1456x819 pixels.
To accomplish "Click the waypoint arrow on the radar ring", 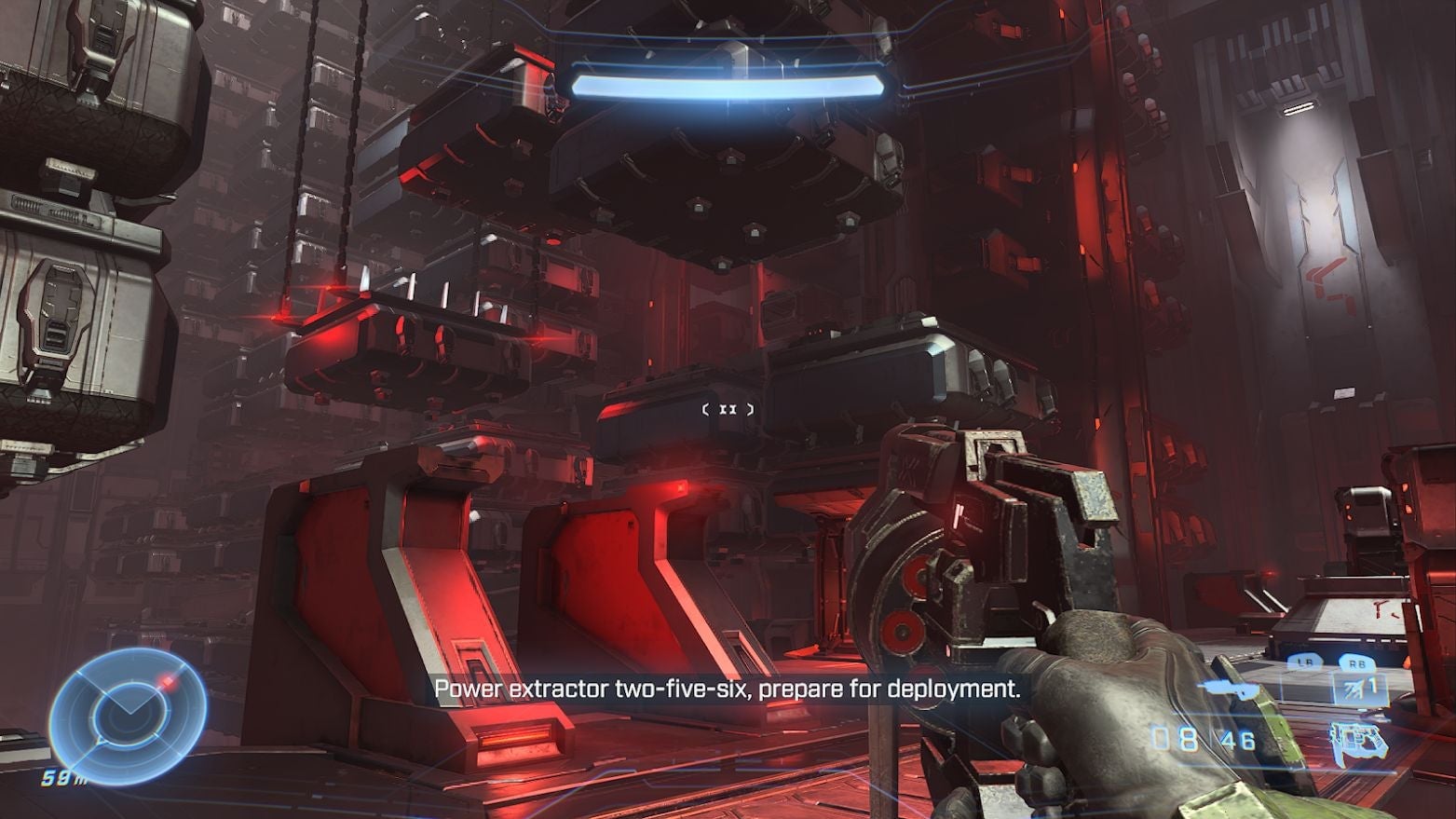I will click(x=101, y=741).
